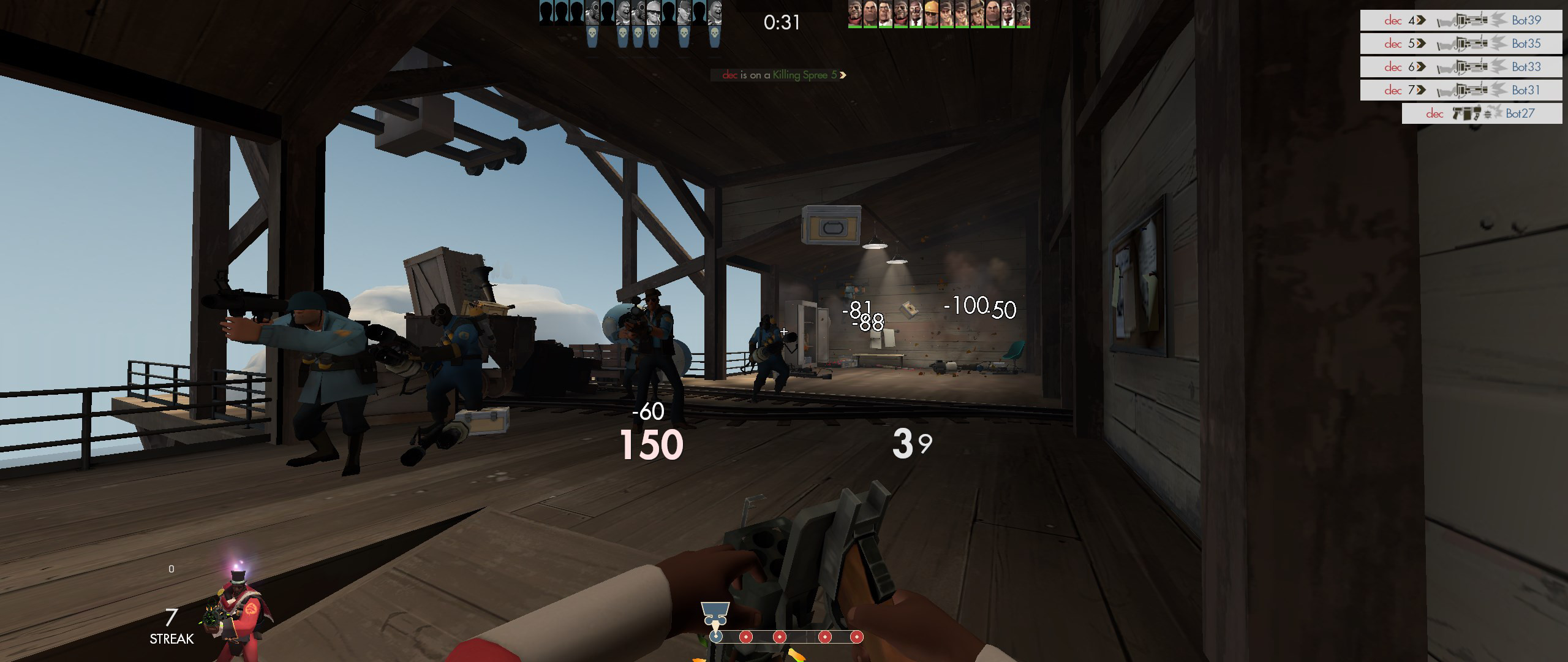Viewport: 1568px width, 662px height.
Task: Click the killstreak flame icon beside Bot35's weapon
Action: [x=1499, y=44]
